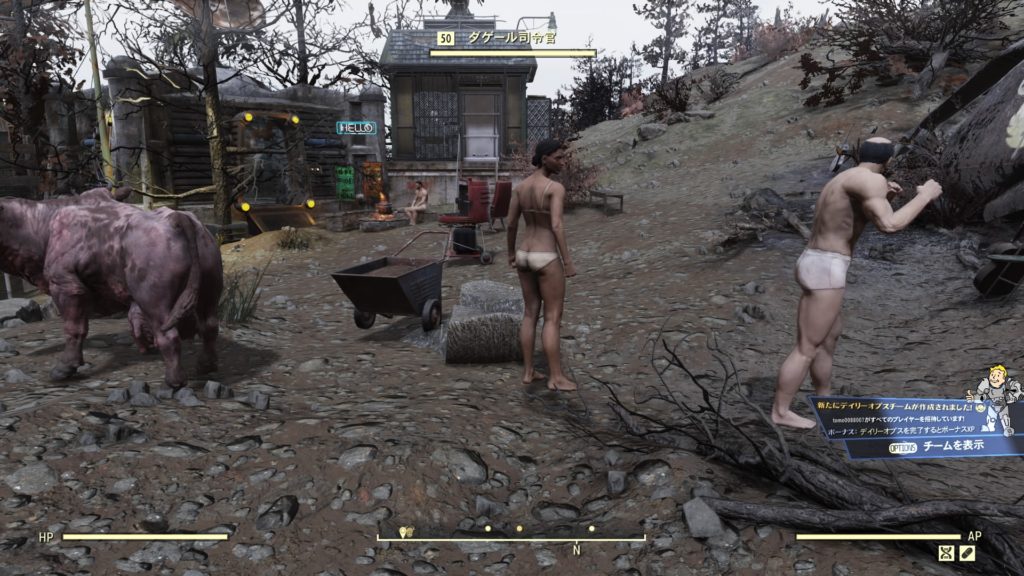The height and width of the screenshot is (576, 1024).
Task: Click the mutation DNA status icon
Action: (946, 553)
